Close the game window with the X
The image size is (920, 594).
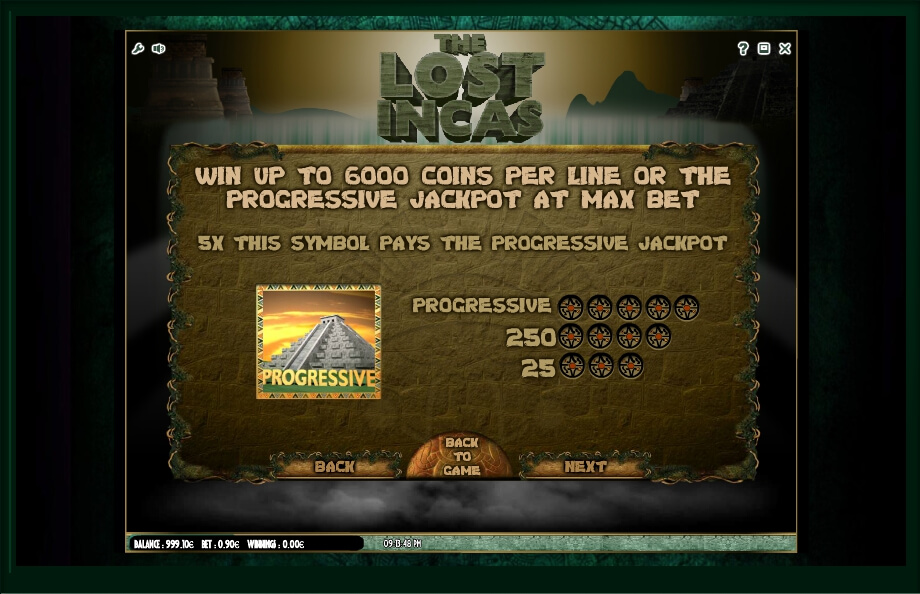tap(785, 48)
